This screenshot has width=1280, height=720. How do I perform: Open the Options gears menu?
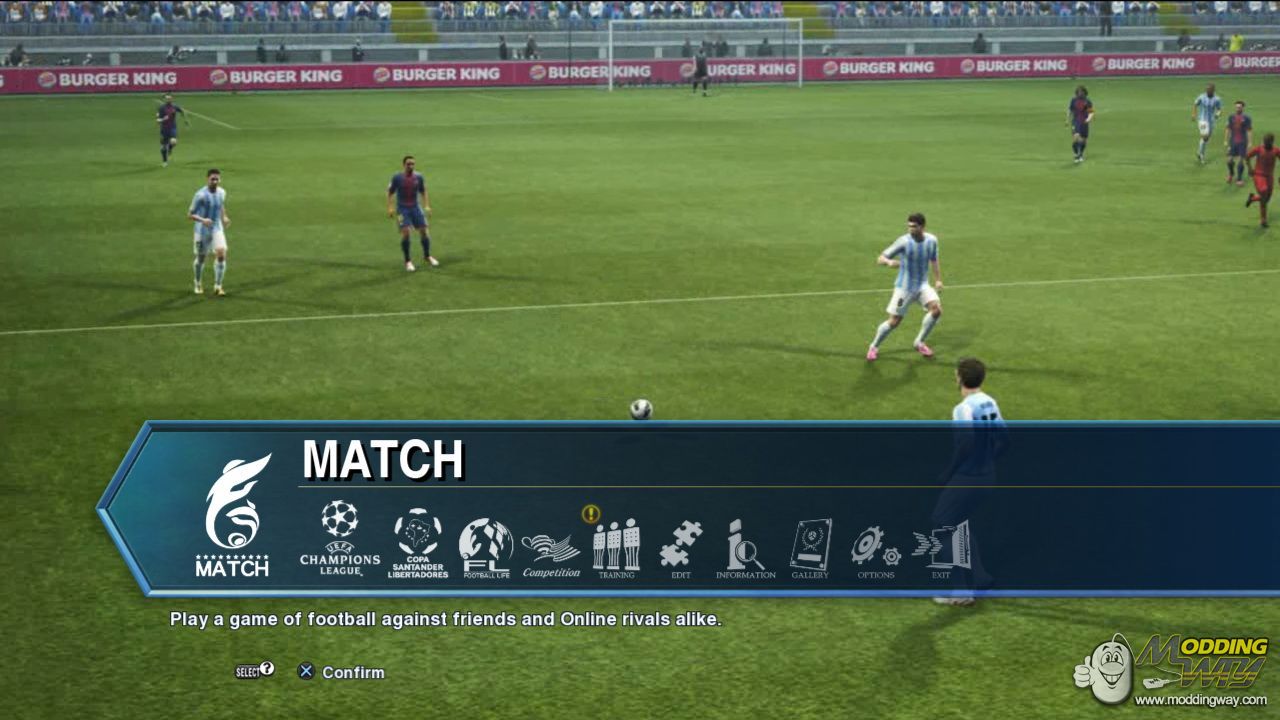(x=876, y=549)
